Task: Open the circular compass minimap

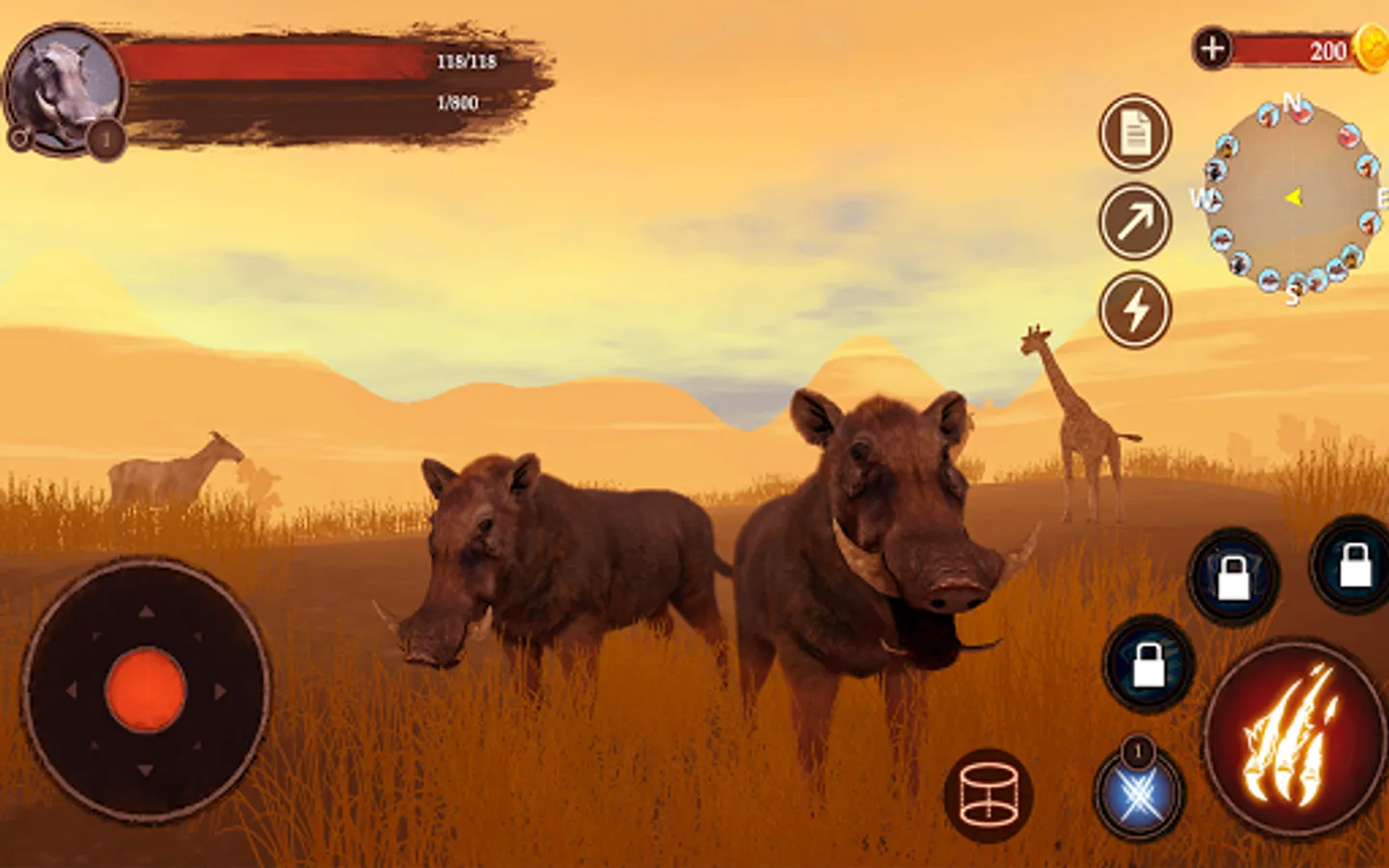Action: pos(1293,198)
